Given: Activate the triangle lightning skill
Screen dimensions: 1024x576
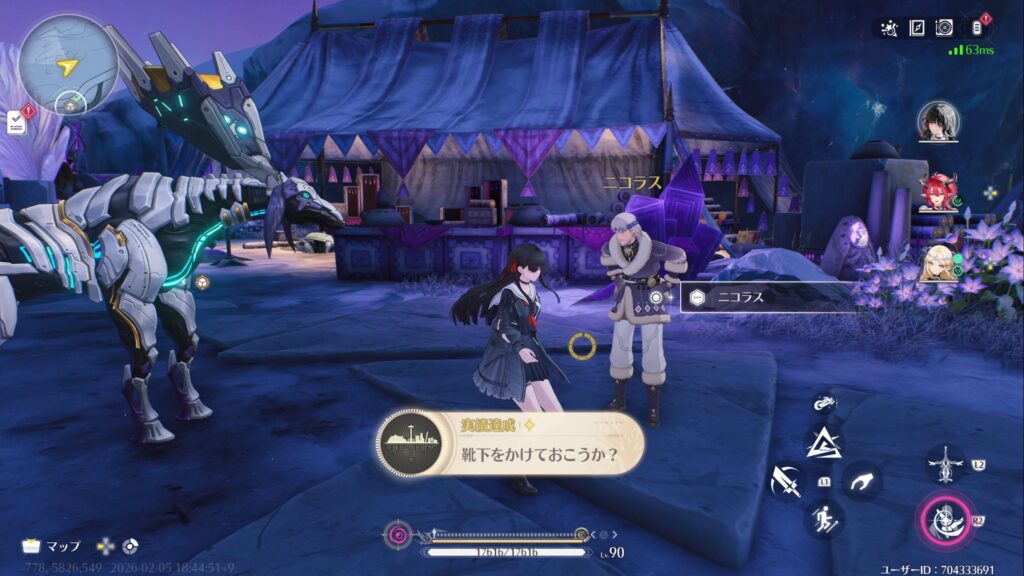Looking at the screenshot, I should [824, 441].
